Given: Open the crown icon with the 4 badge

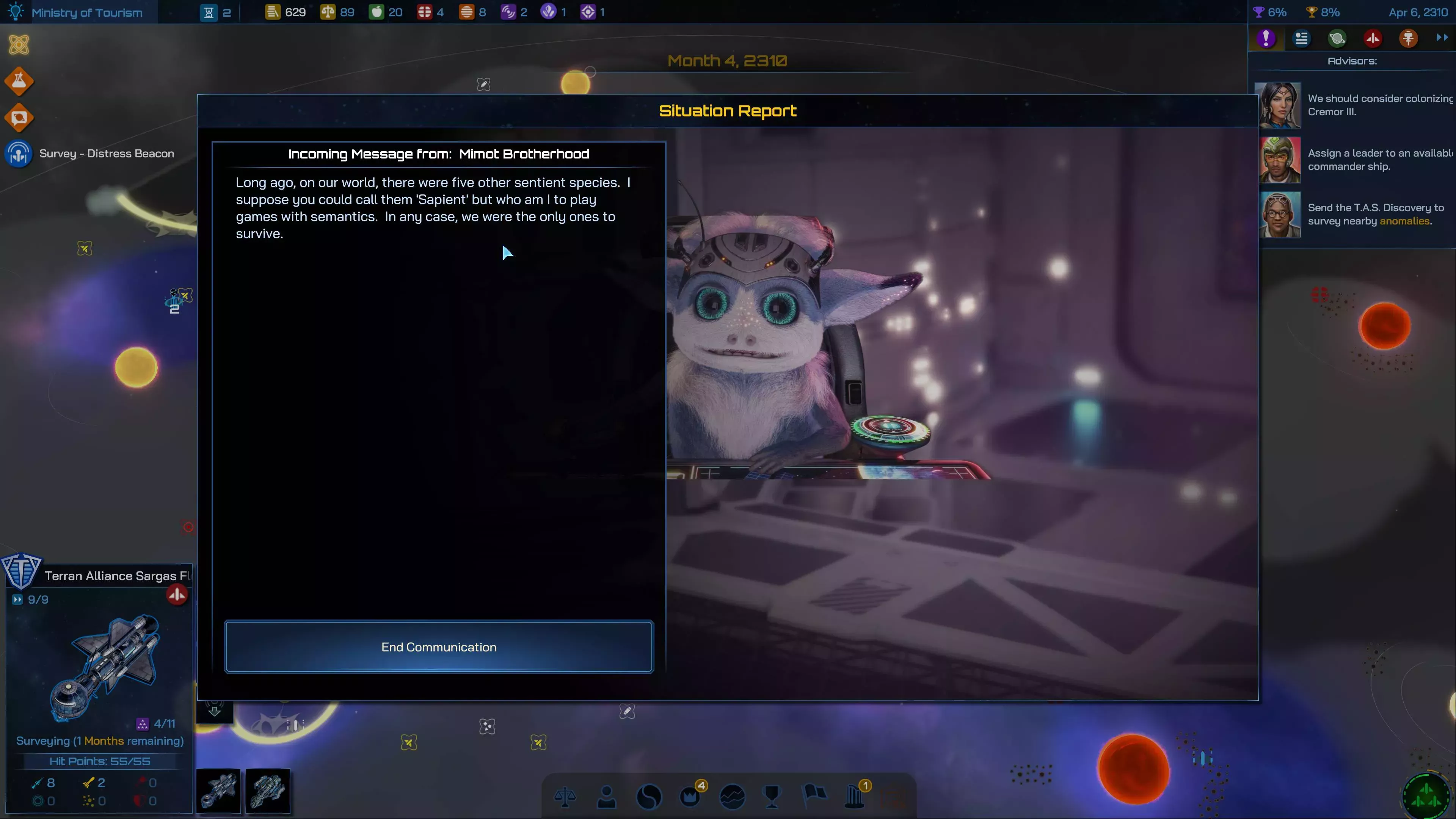Looking at the screenshot, I should tap(690, 797).
